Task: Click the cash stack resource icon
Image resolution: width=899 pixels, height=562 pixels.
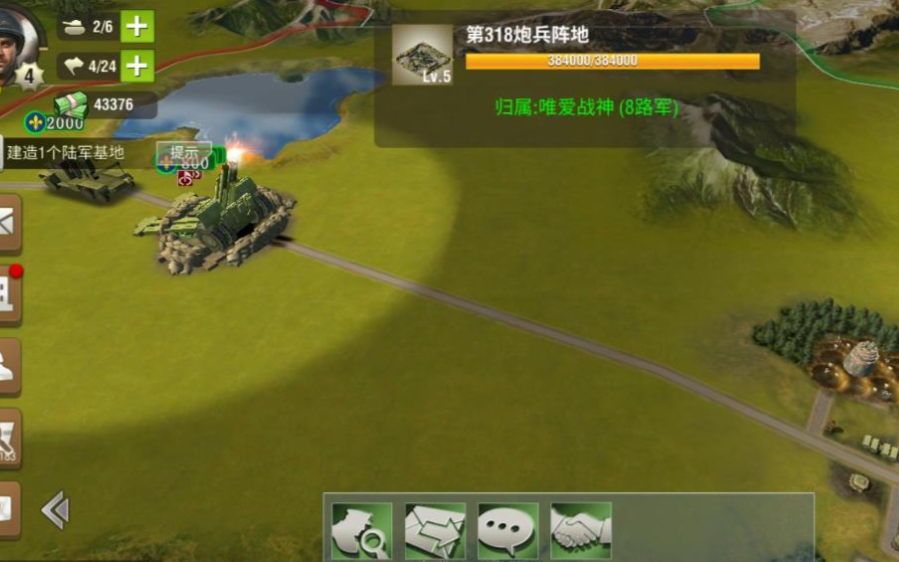Action: tap(71, 103)
